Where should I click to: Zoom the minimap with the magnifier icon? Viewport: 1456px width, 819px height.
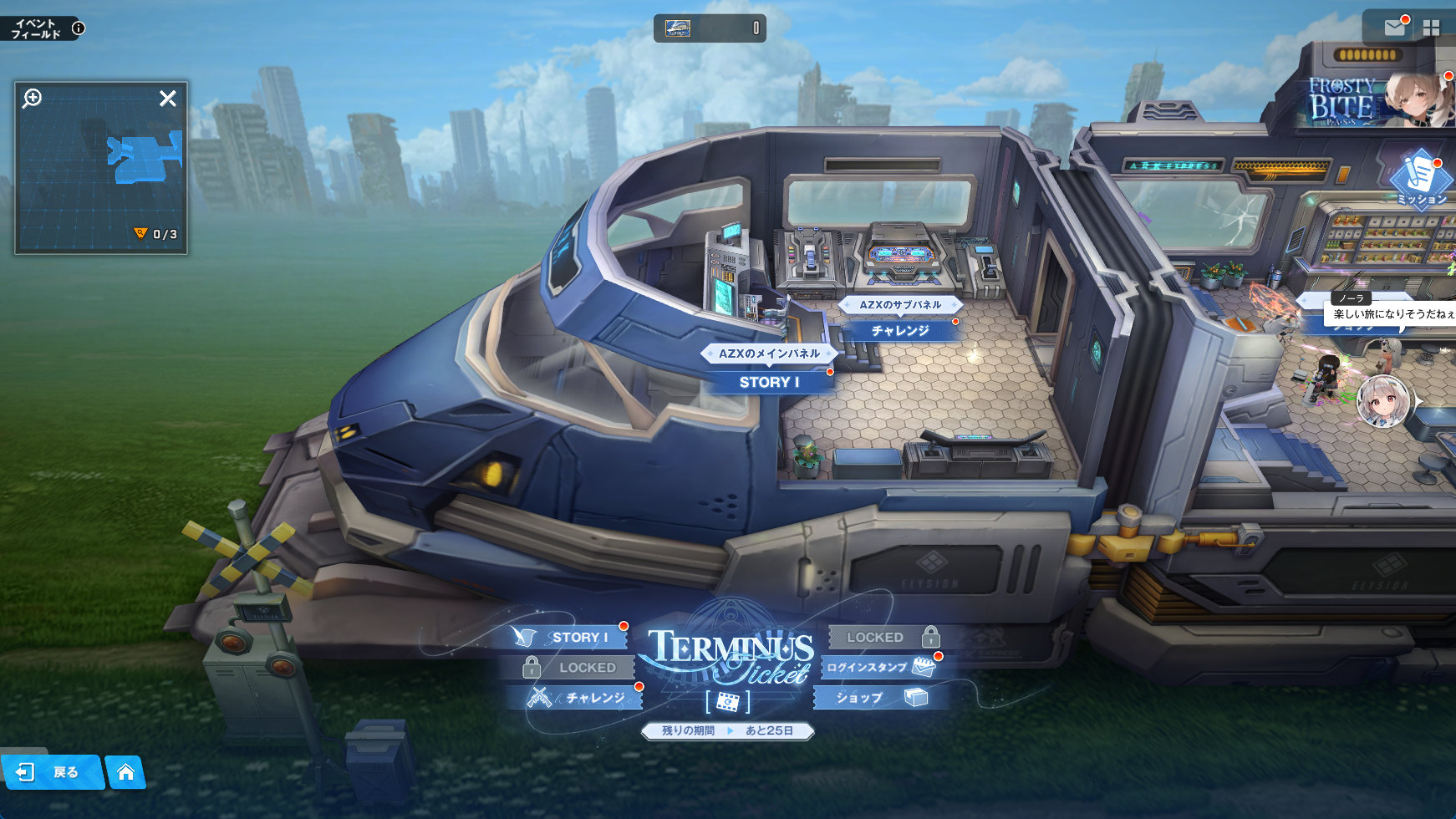(33, 99)
